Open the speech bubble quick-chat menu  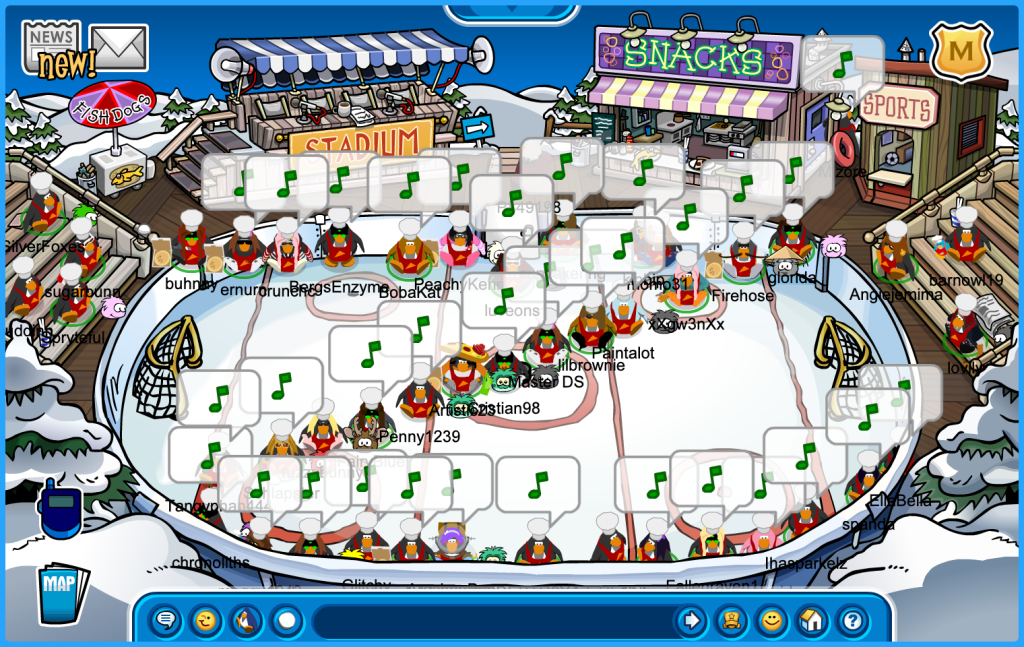pos(166,621)
